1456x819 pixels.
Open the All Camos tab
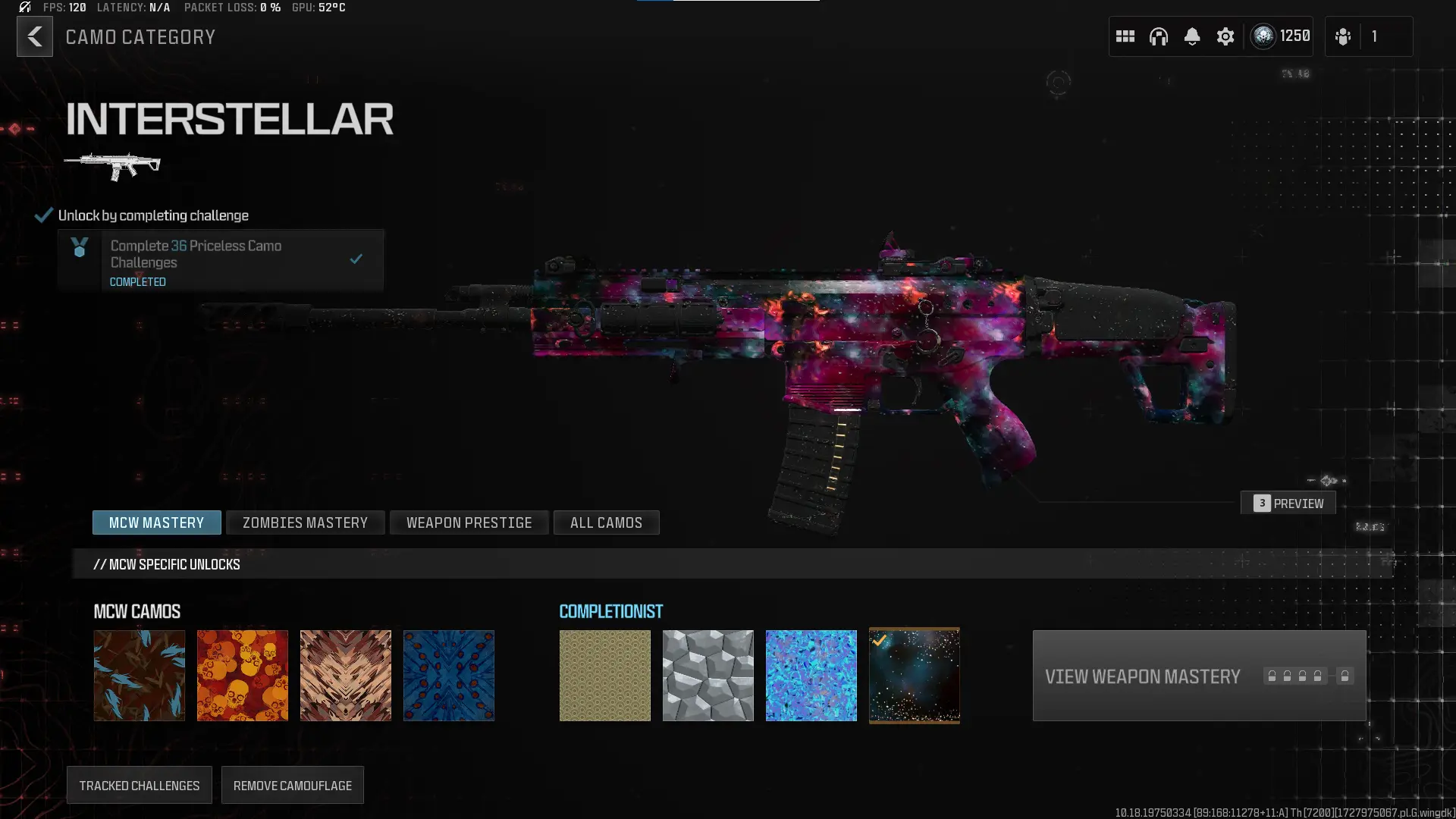pyautogui.click(x=606, y=522)
